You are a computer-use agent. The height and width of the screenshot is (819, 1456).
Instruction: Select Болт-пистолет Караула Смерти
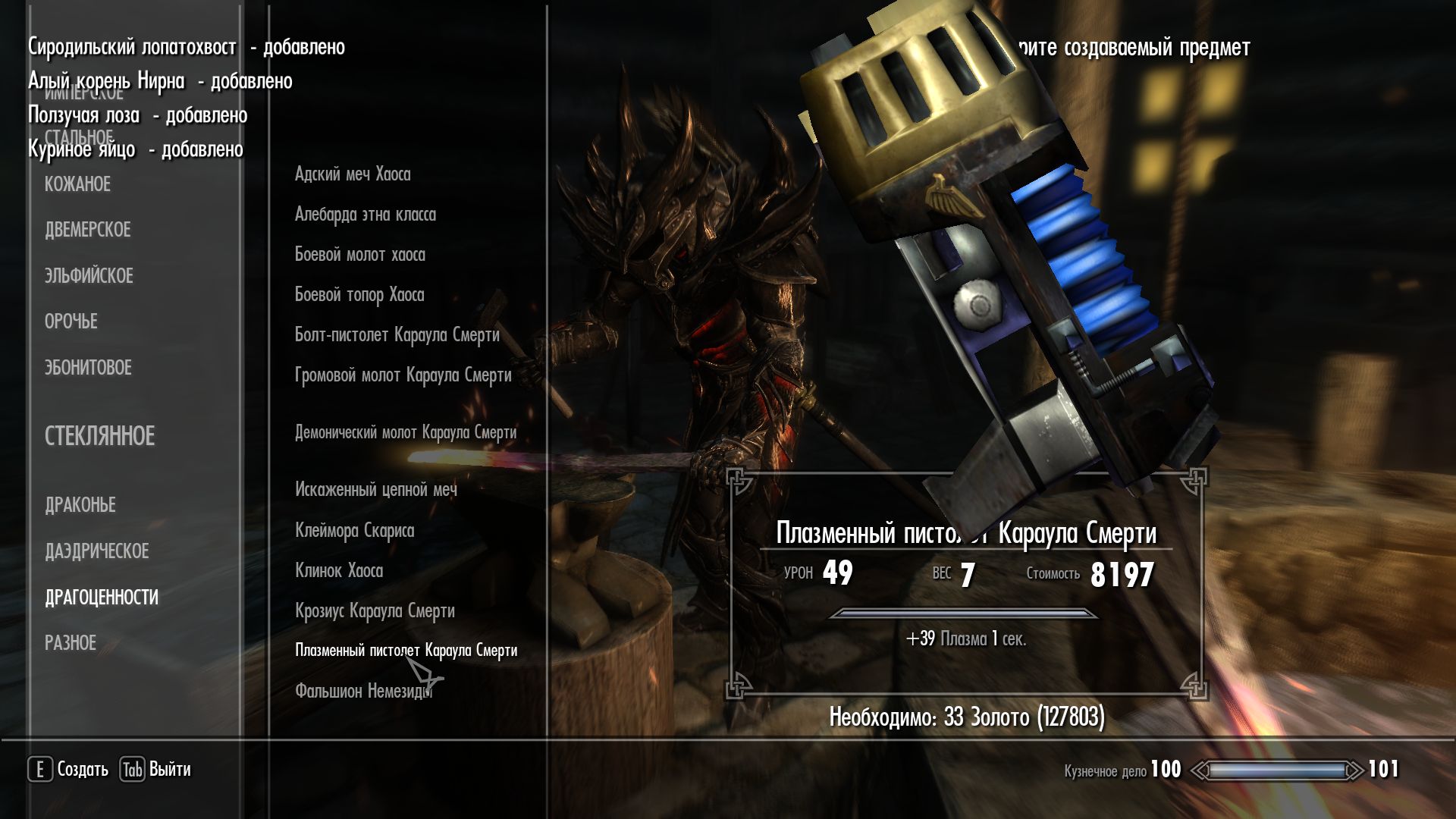pos(397,335)
